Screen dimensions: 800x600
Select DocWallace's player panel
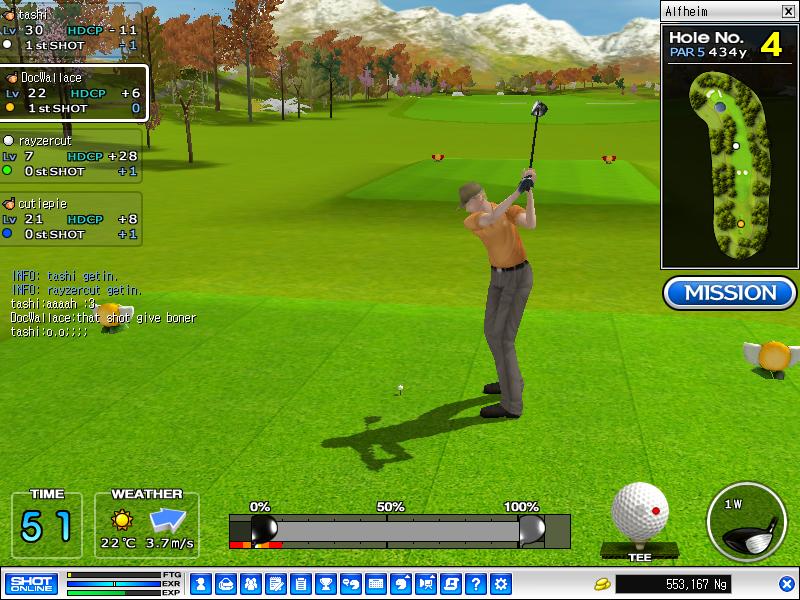click(73, 93)
